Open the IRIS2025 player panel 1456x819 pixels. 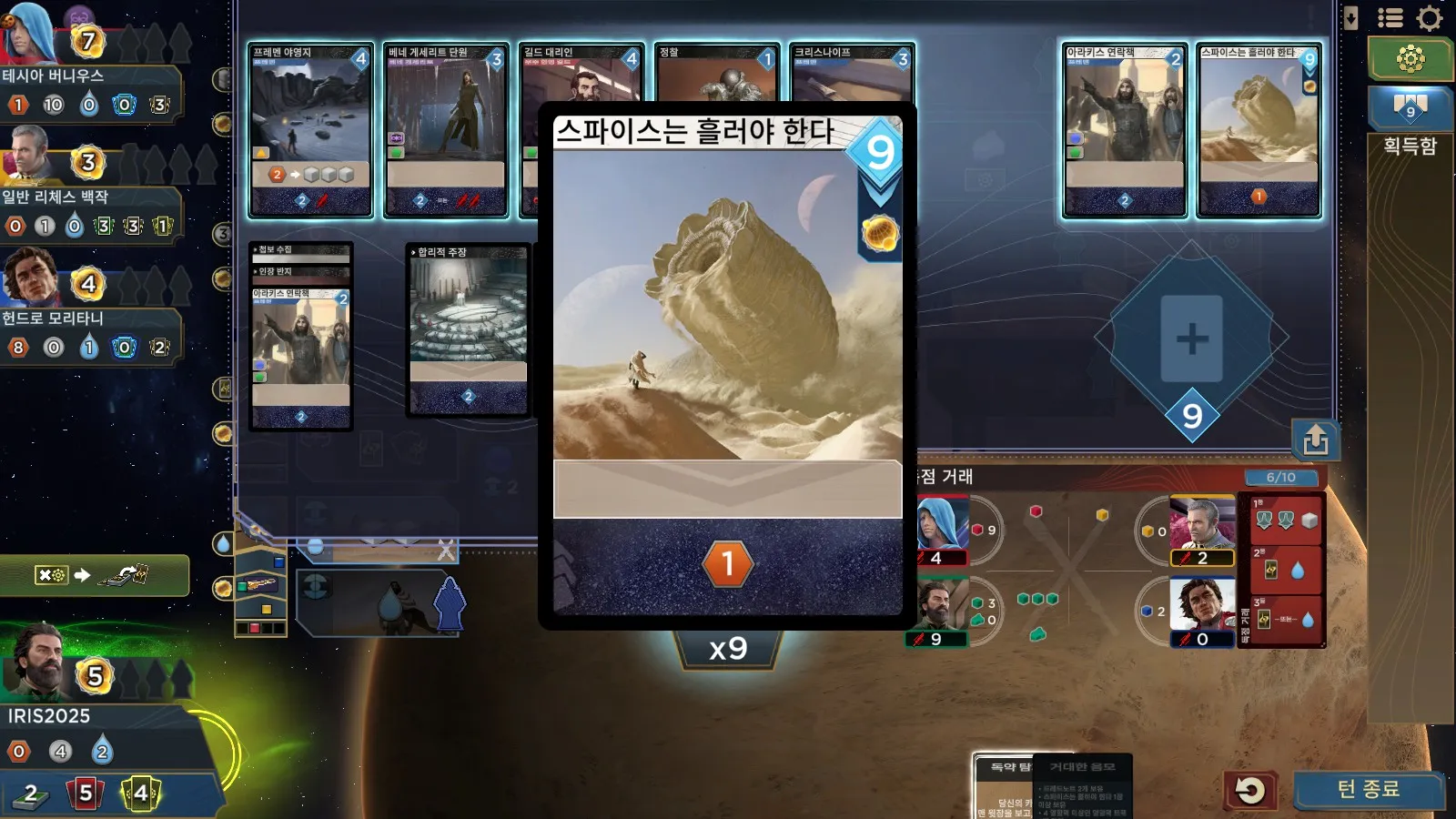coord(50,715)
